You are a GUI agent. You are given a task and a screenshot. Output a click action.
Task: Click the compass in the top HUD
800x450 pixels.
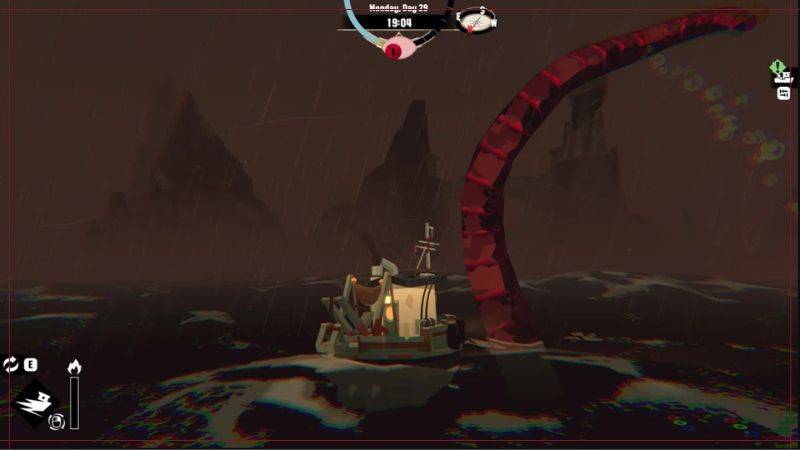(x=478, y=19)
